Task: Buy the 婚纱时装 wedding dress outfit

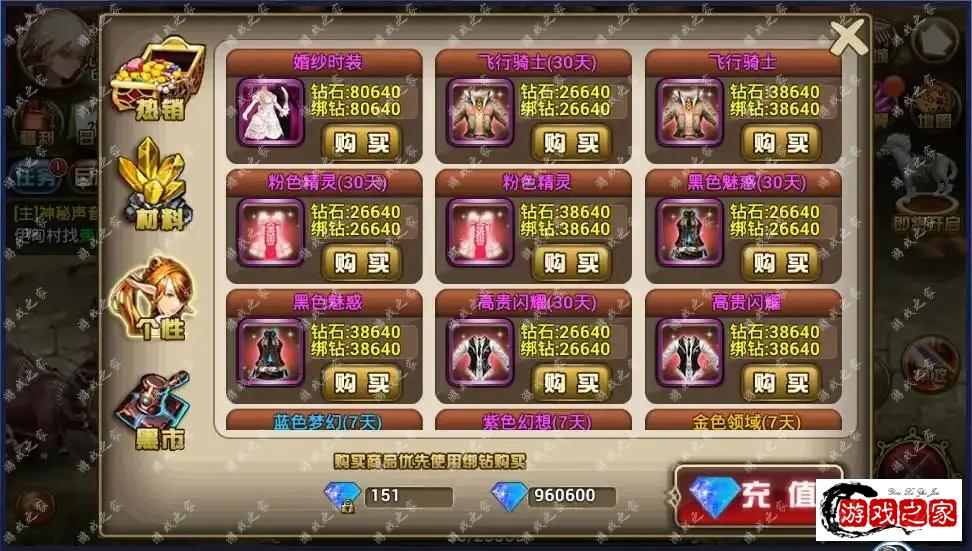Action: coord(361,142)
